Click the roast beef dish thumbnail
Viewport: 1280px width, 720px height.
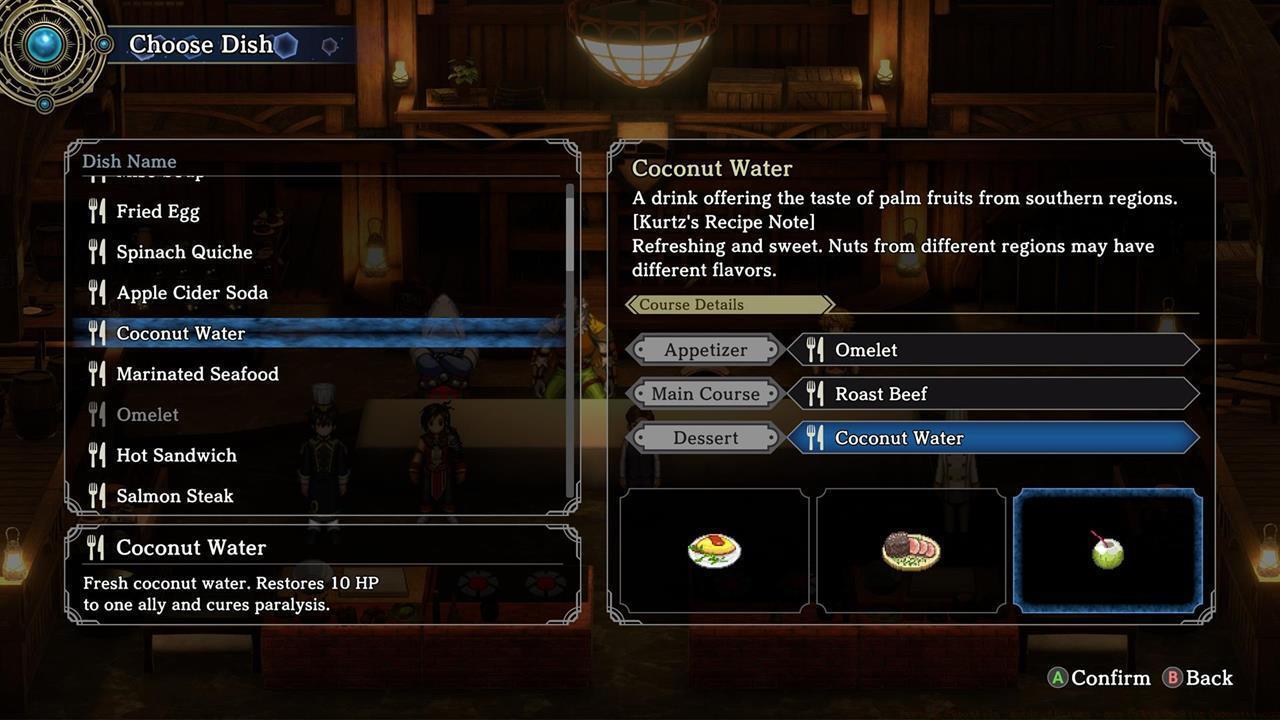click(x=911, y=550)
